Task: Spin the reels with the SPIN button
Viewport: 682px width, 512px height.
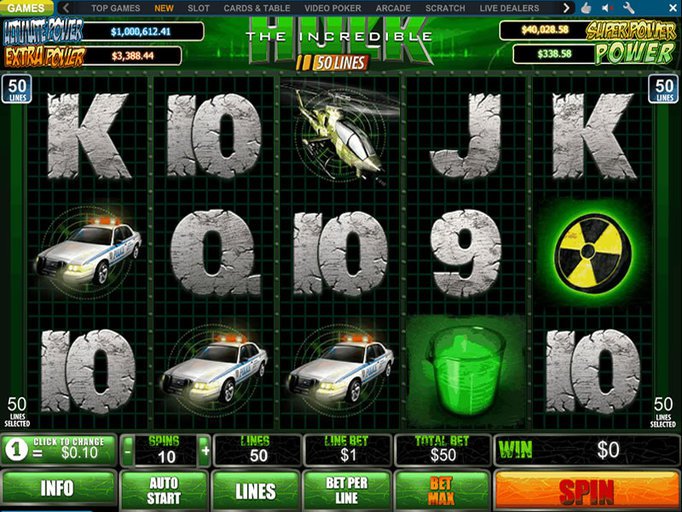Action: (x=586, y=490)
